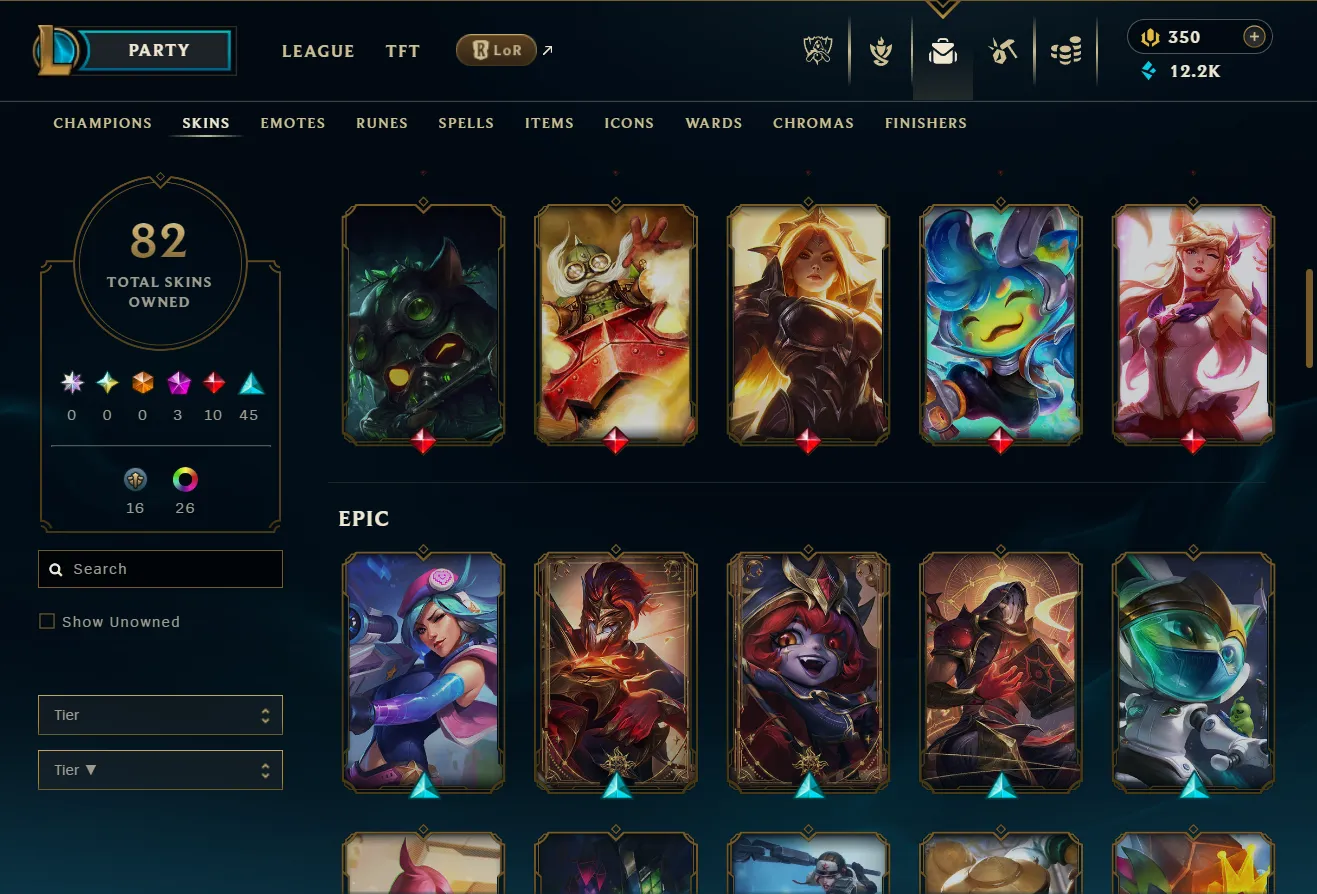This screenshot has height=894, width=1317.
Task: Open the Tier sort order dropdown
Action: tap(160, 770)
